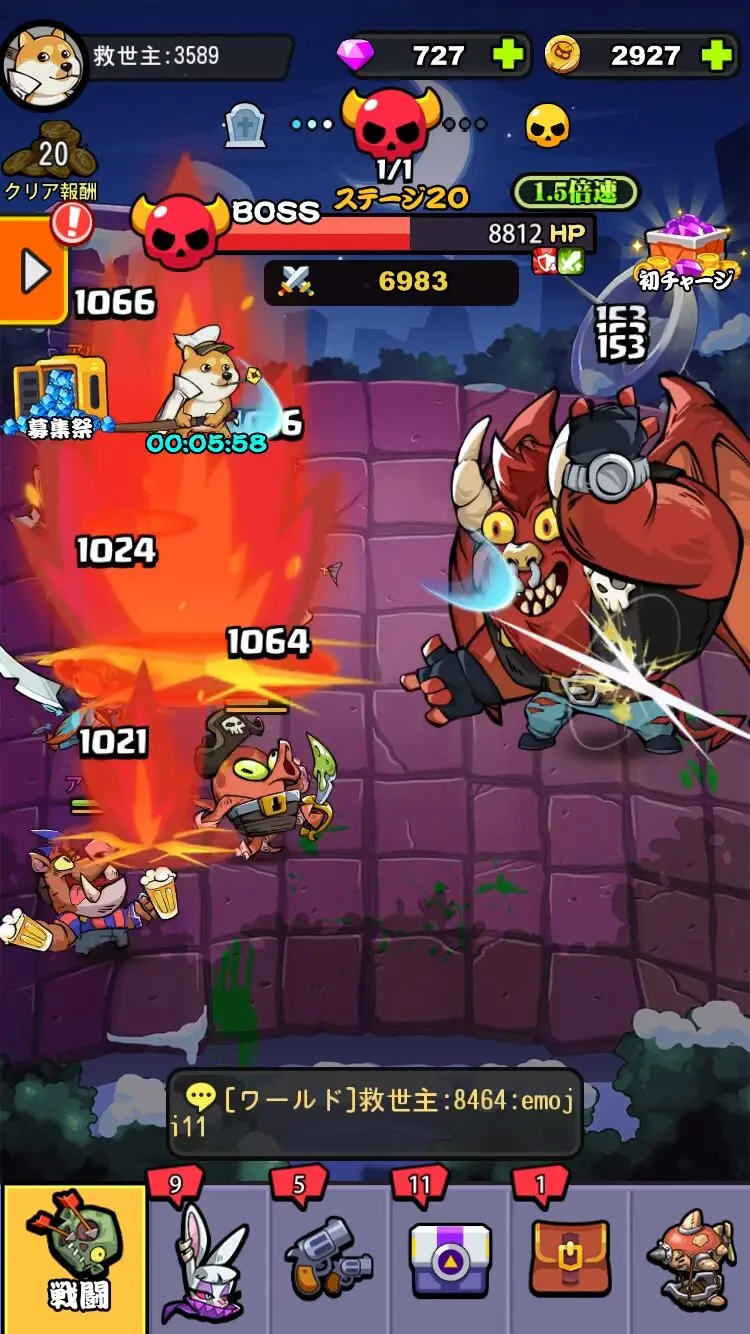Screen dimensions: 750x1334
Task: Open the world chat message box
Action: pos(375,1112)
